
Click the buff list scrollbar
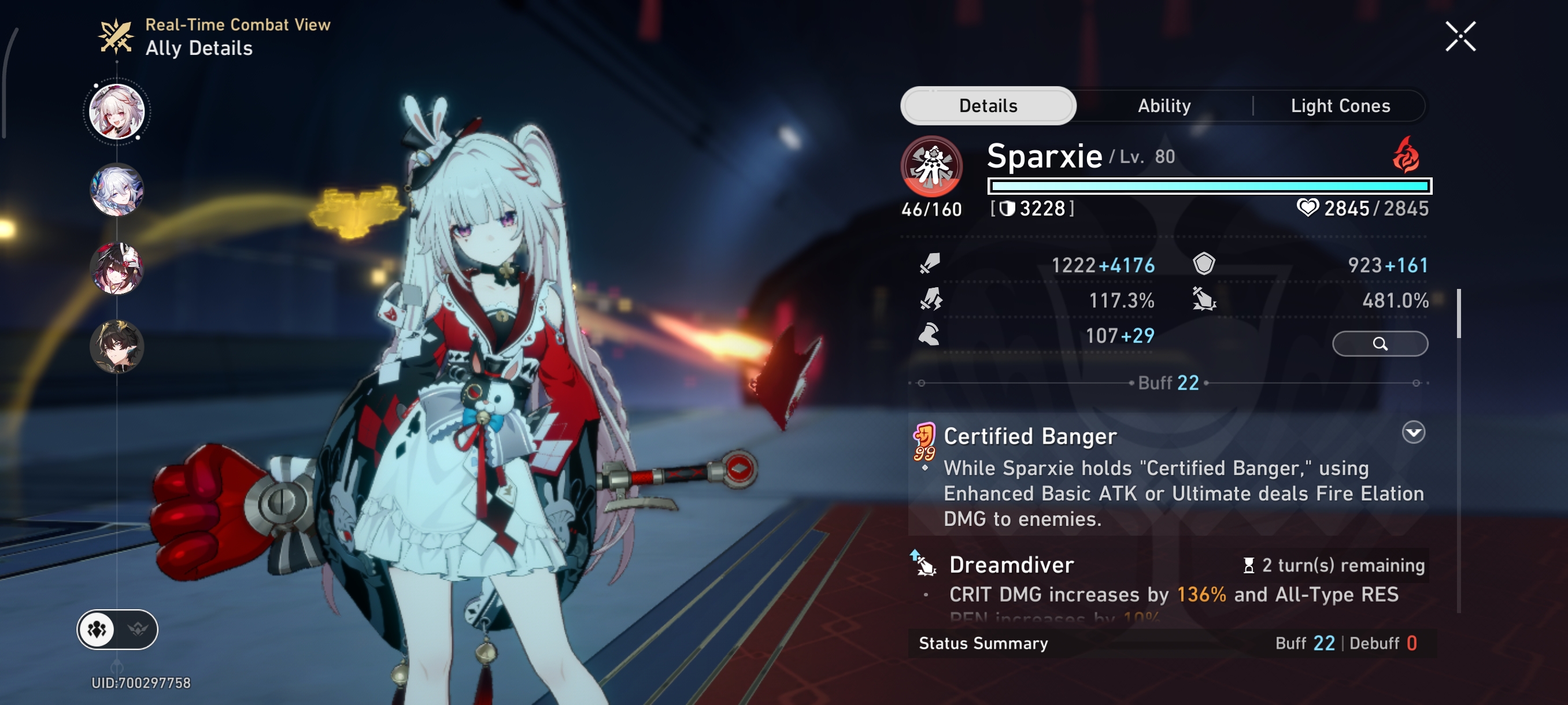[1458, 314]
